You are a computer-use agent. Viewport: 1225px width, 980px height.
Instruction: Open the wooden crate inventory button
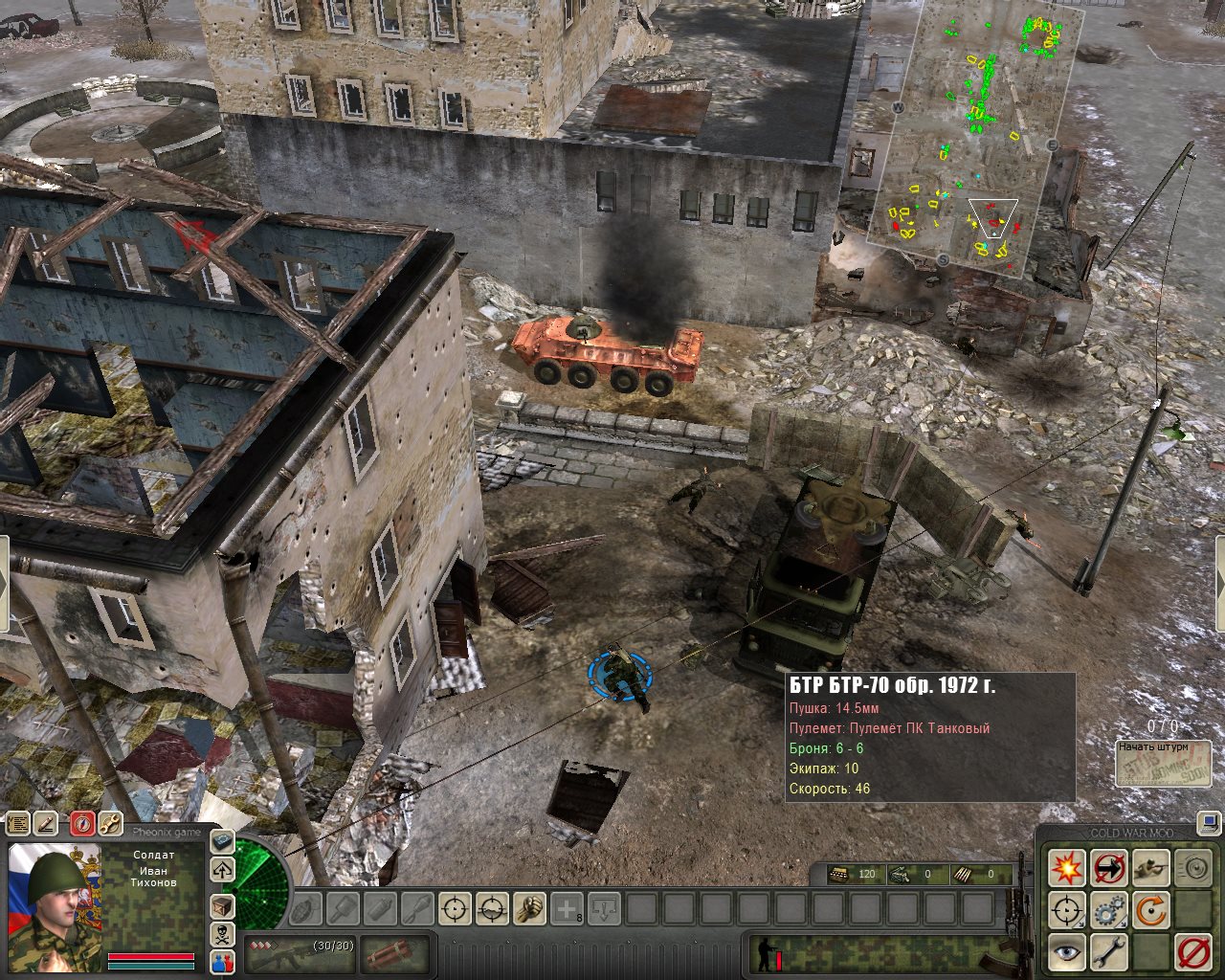point(222,905)
